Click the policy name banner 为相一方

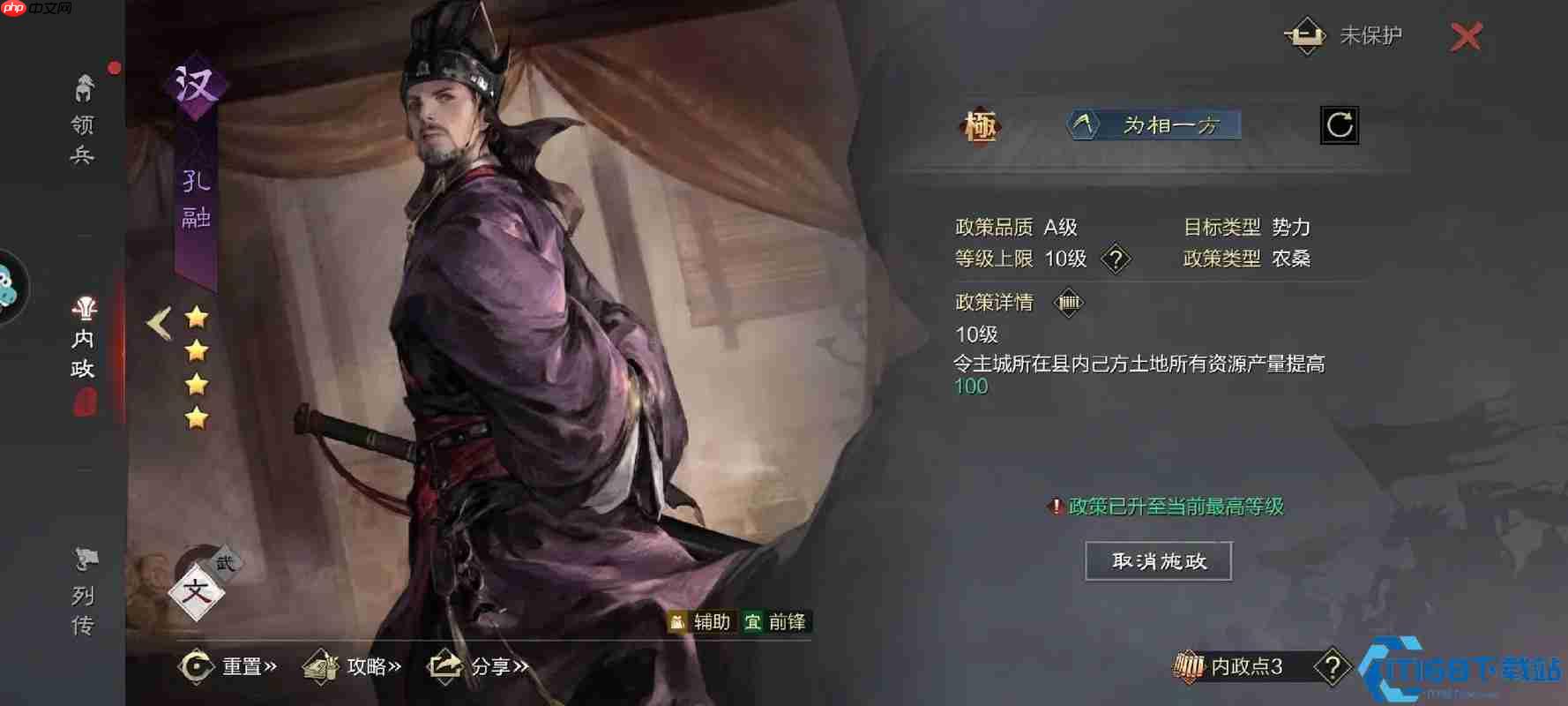[1155, 126]
